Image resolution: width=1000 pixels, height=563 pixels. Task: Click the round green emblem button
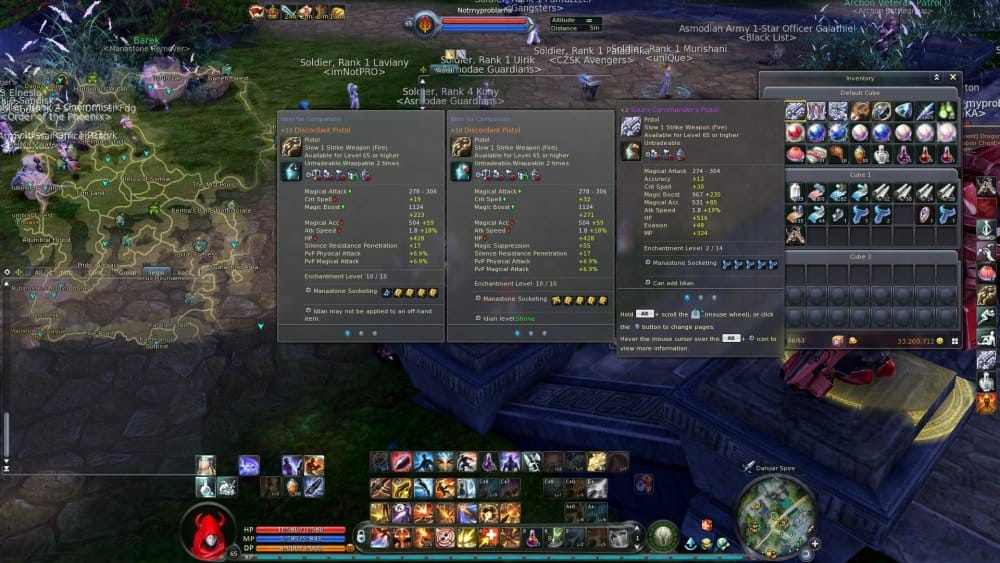(662, 537)
